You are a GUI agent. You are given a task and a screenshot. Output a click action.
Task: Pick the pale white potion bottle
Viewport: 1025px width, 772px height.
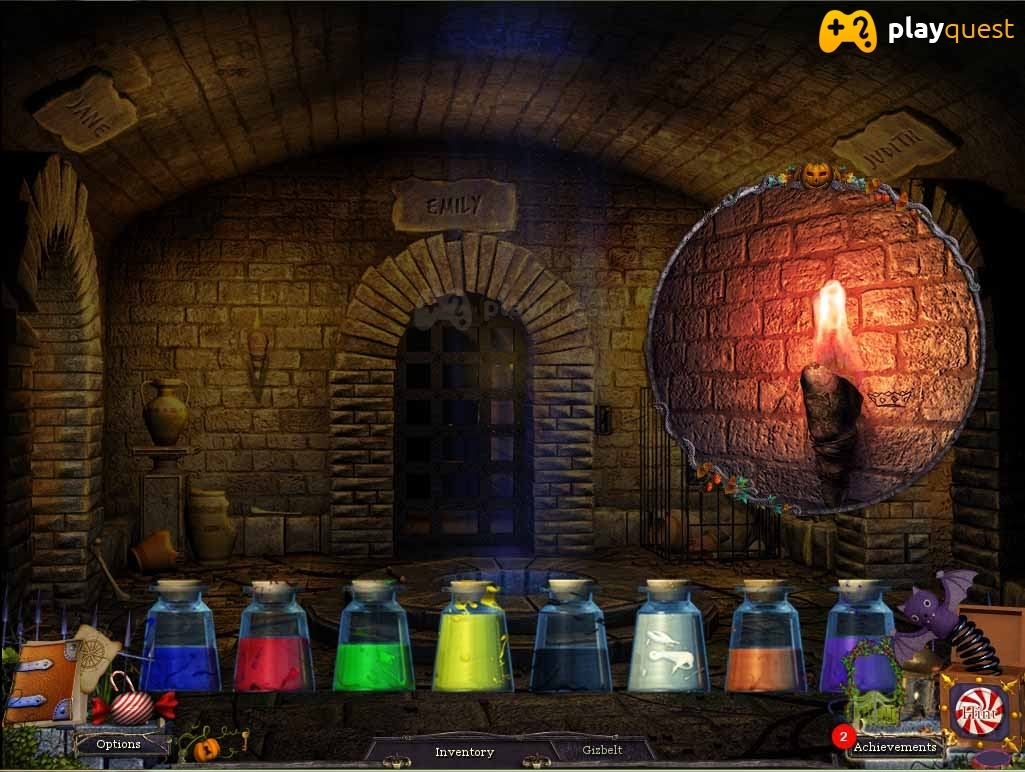click(x=667, y=640)
